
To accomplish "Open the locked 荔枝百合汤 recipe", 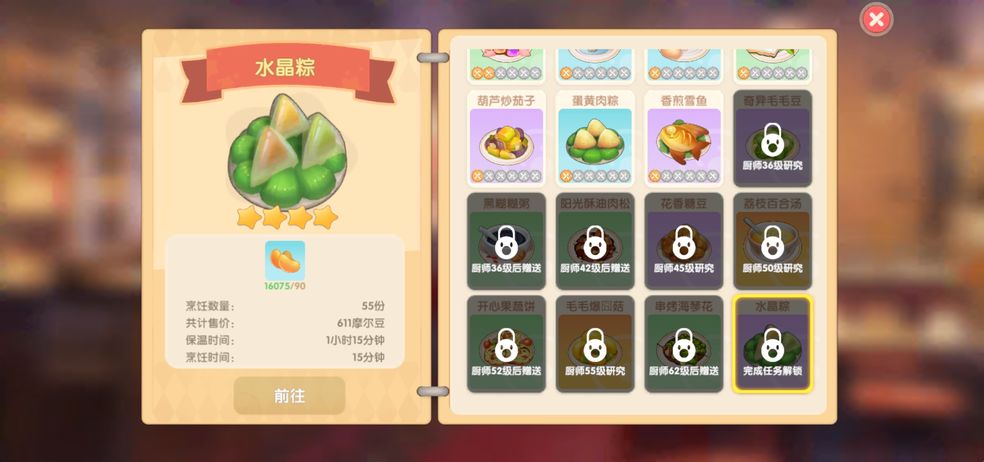I will 772,240.
